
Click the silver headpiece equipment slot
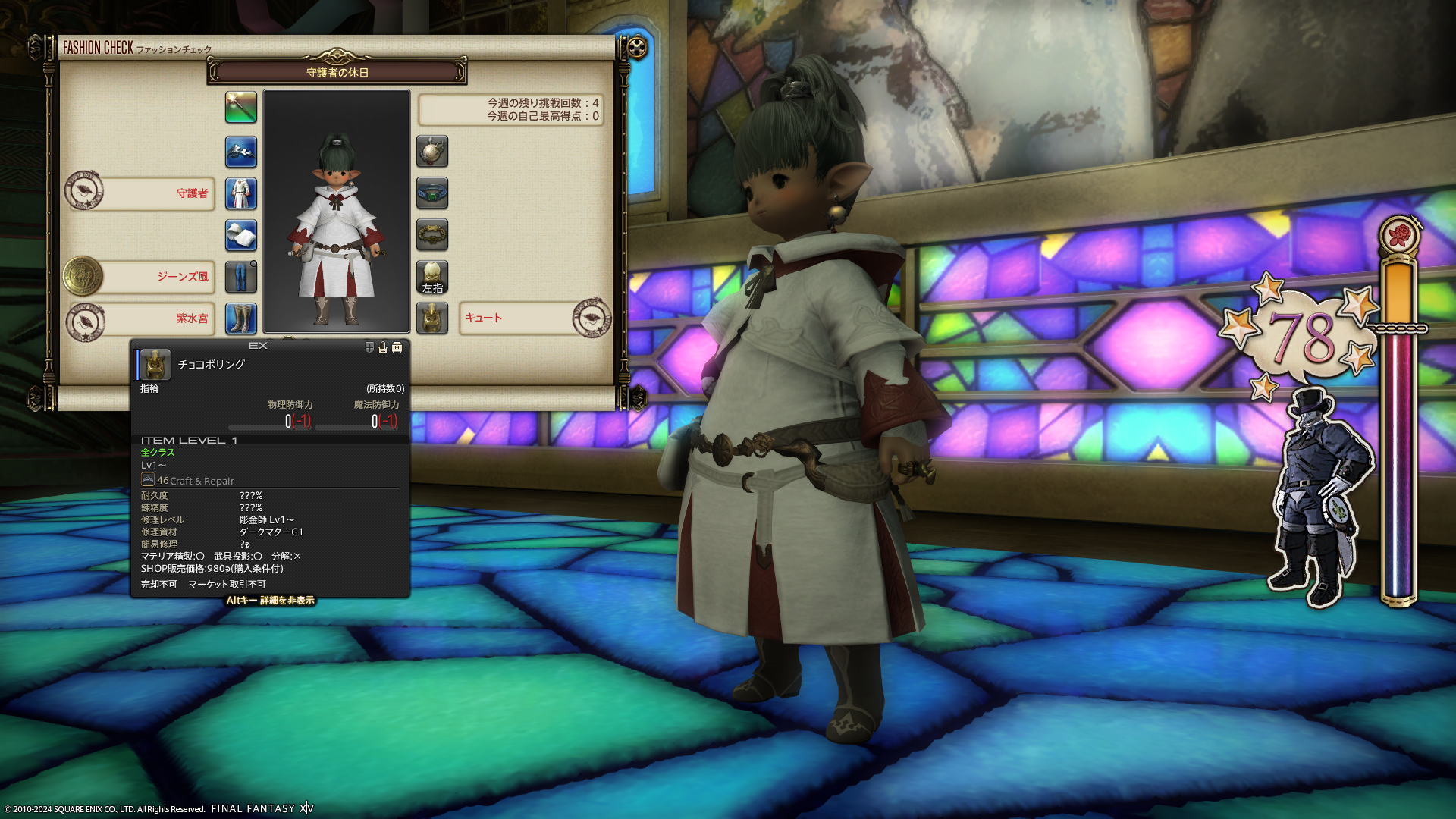[x=241, y=152]
